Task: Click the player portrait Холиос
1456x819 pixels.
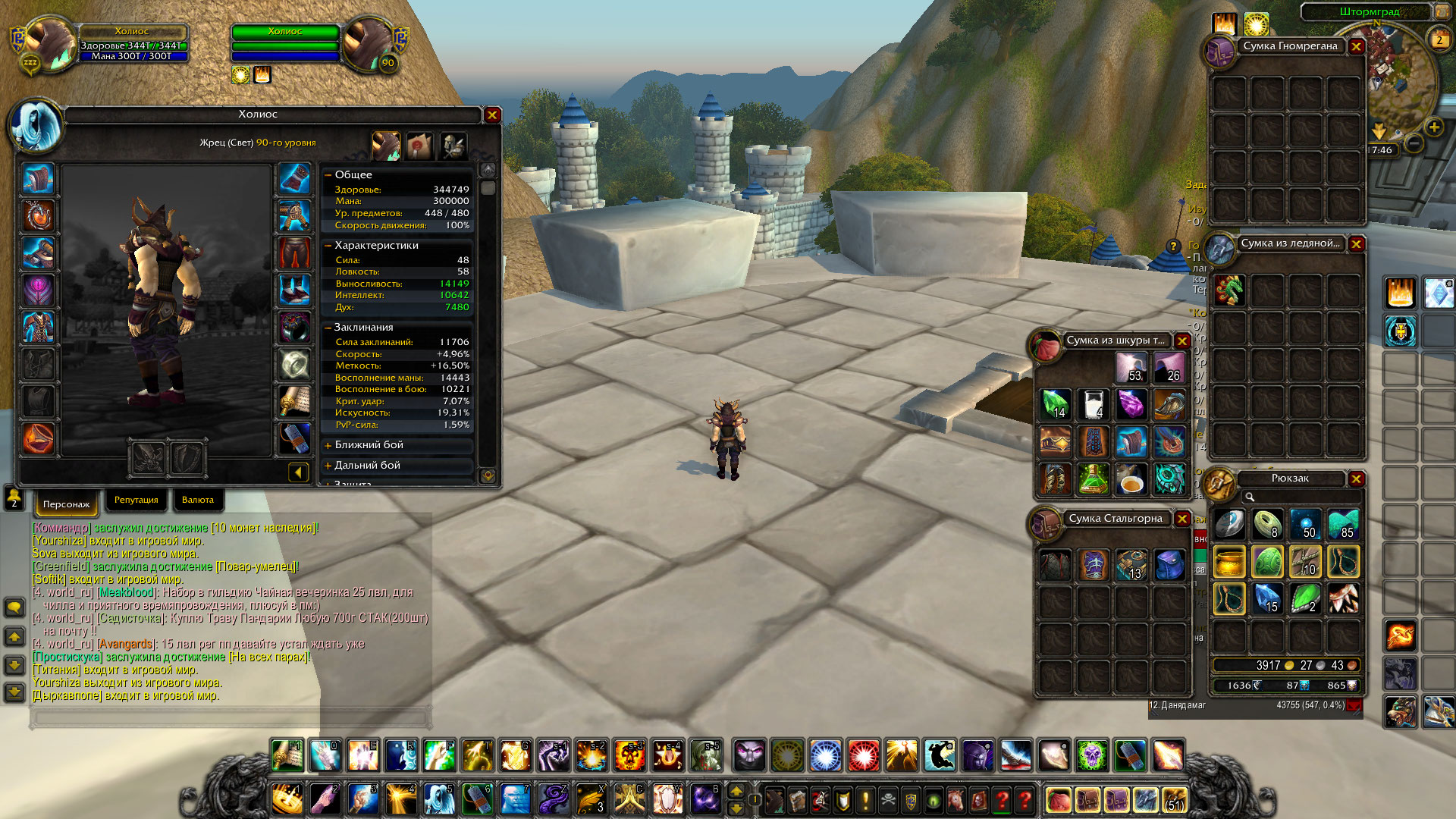Action: coord(50,43)
